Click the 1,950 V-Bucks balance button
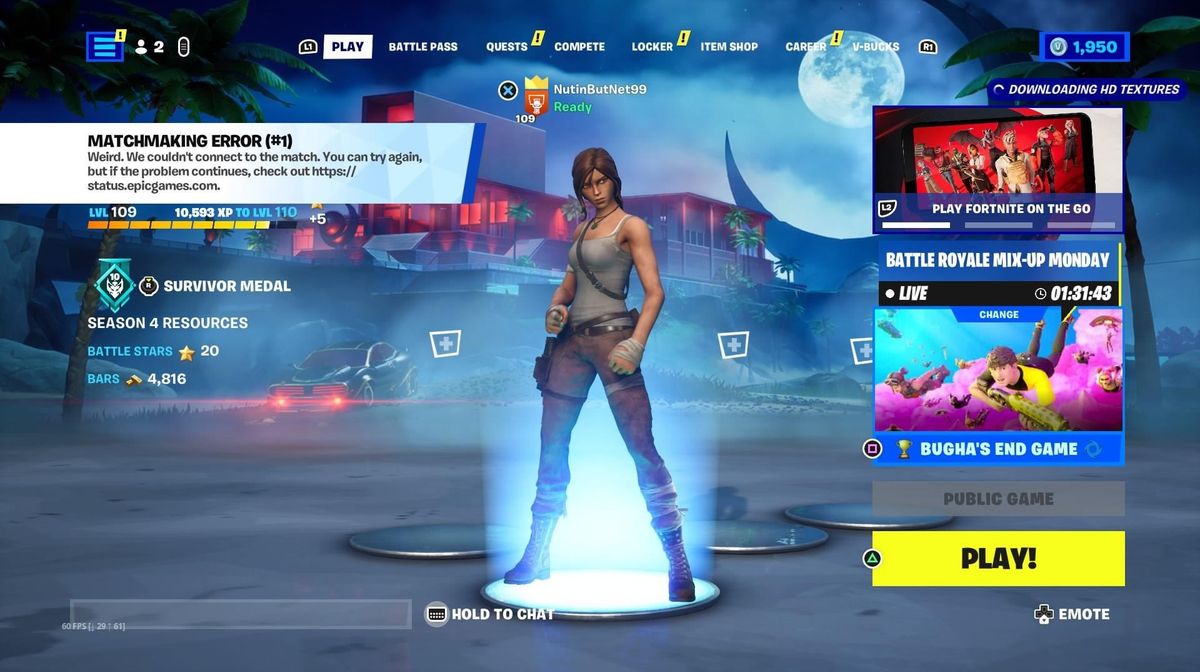Viewport: 1200px width, 672px height. (x=1084, y=47)
